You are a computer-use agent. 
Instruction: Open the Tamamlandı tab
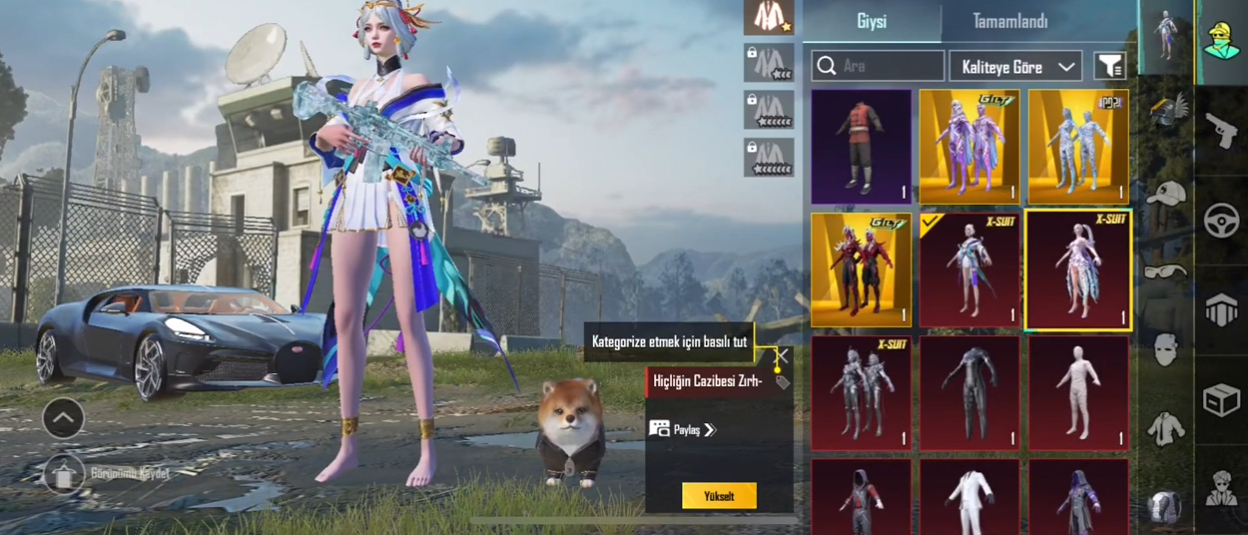click(x=1010, y=22)
